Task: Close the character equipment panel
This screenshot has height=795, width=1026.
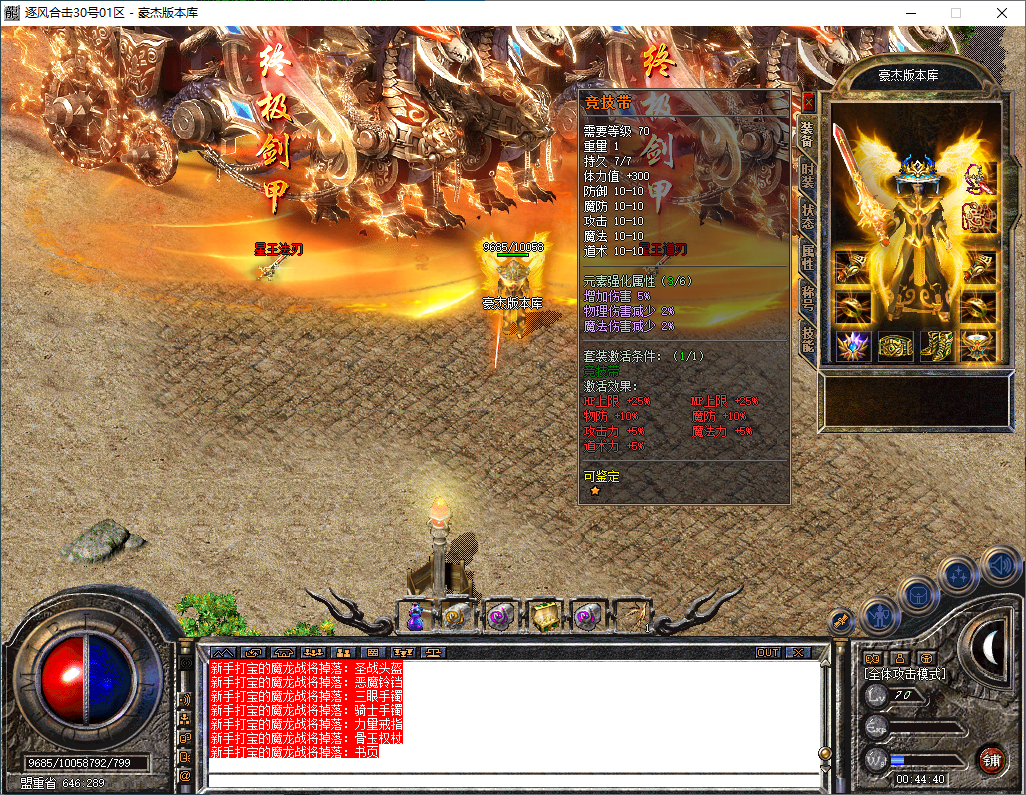Action: click(x=808, y=102)
